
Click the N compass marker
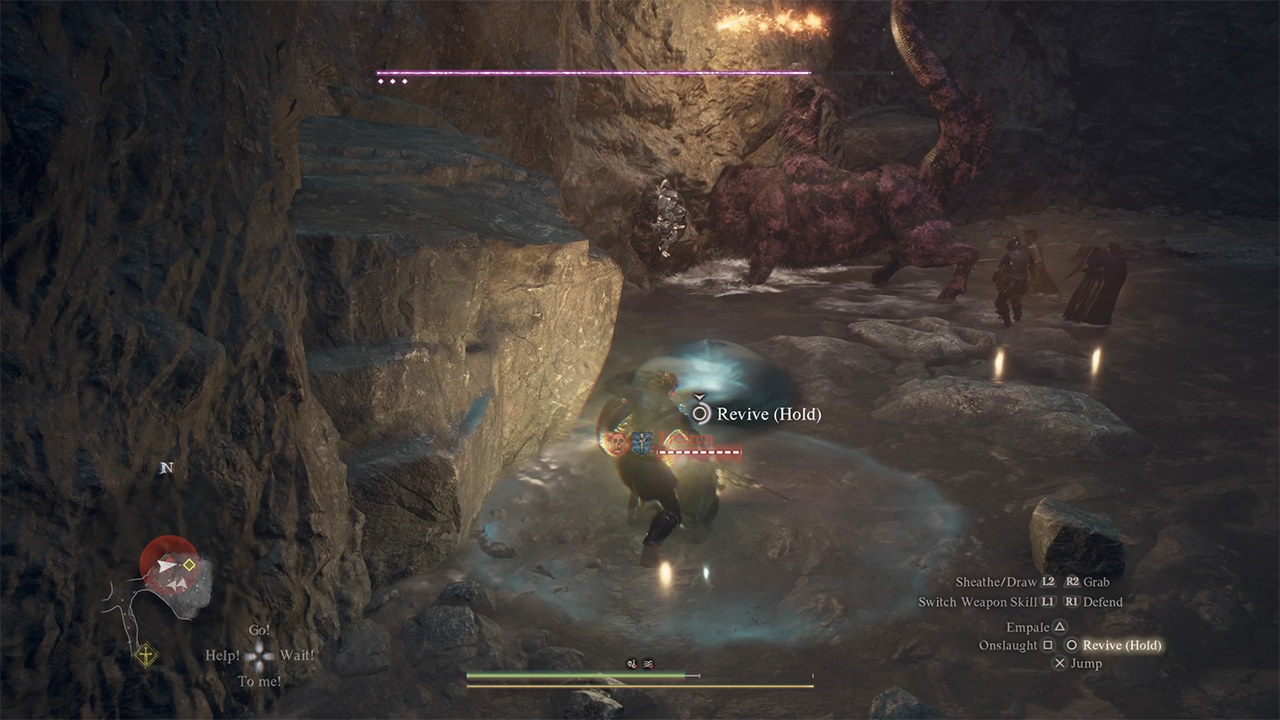pos(167,468)
